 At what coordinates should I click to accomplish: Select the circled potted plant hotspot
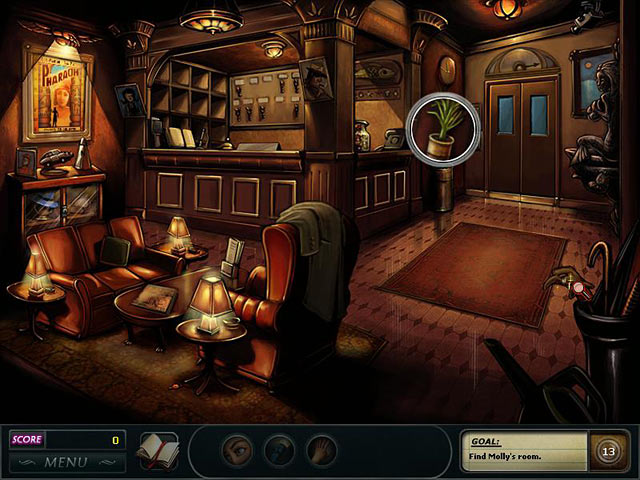click(x=445, y=127)
